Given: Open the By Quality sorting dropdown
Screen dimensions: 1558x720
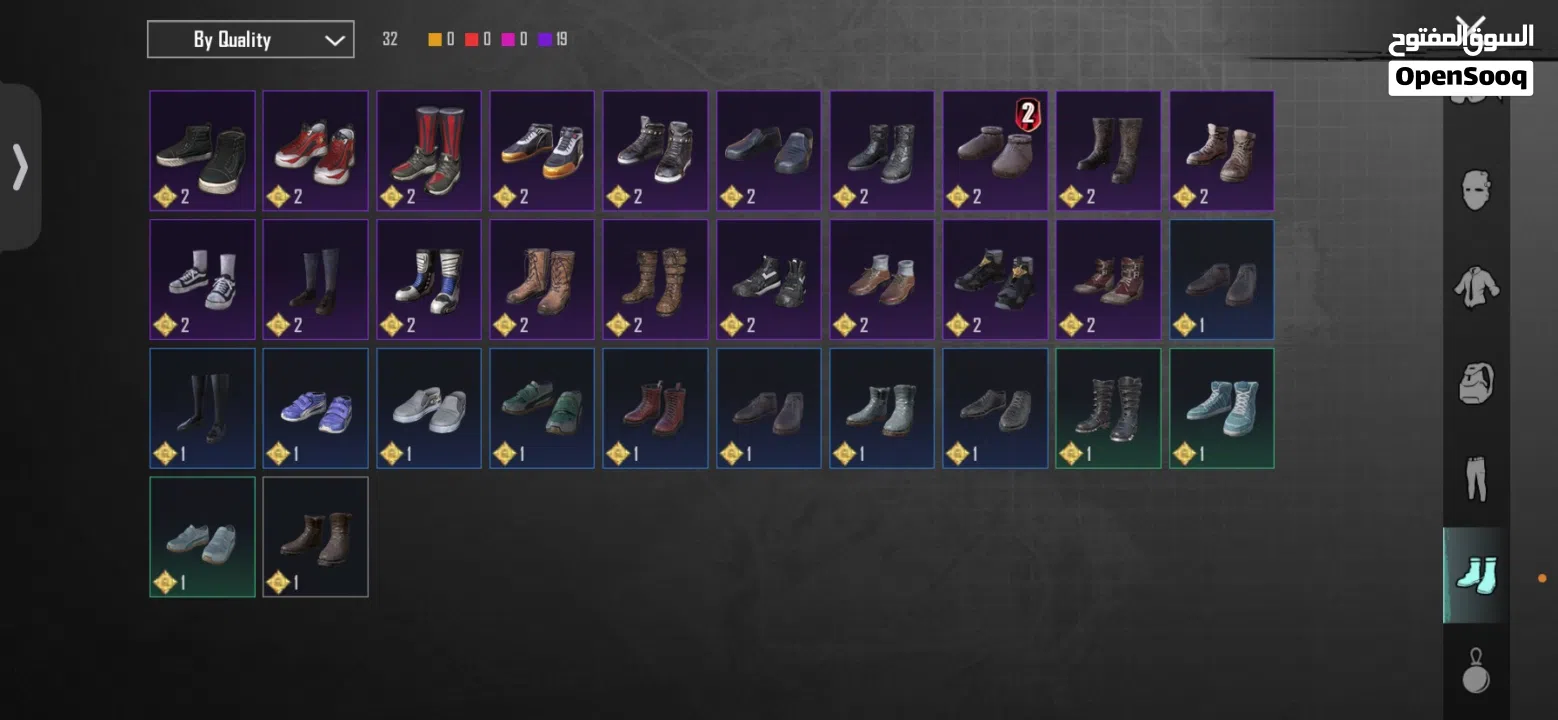Looking at the screenshot, I should 250,39.
